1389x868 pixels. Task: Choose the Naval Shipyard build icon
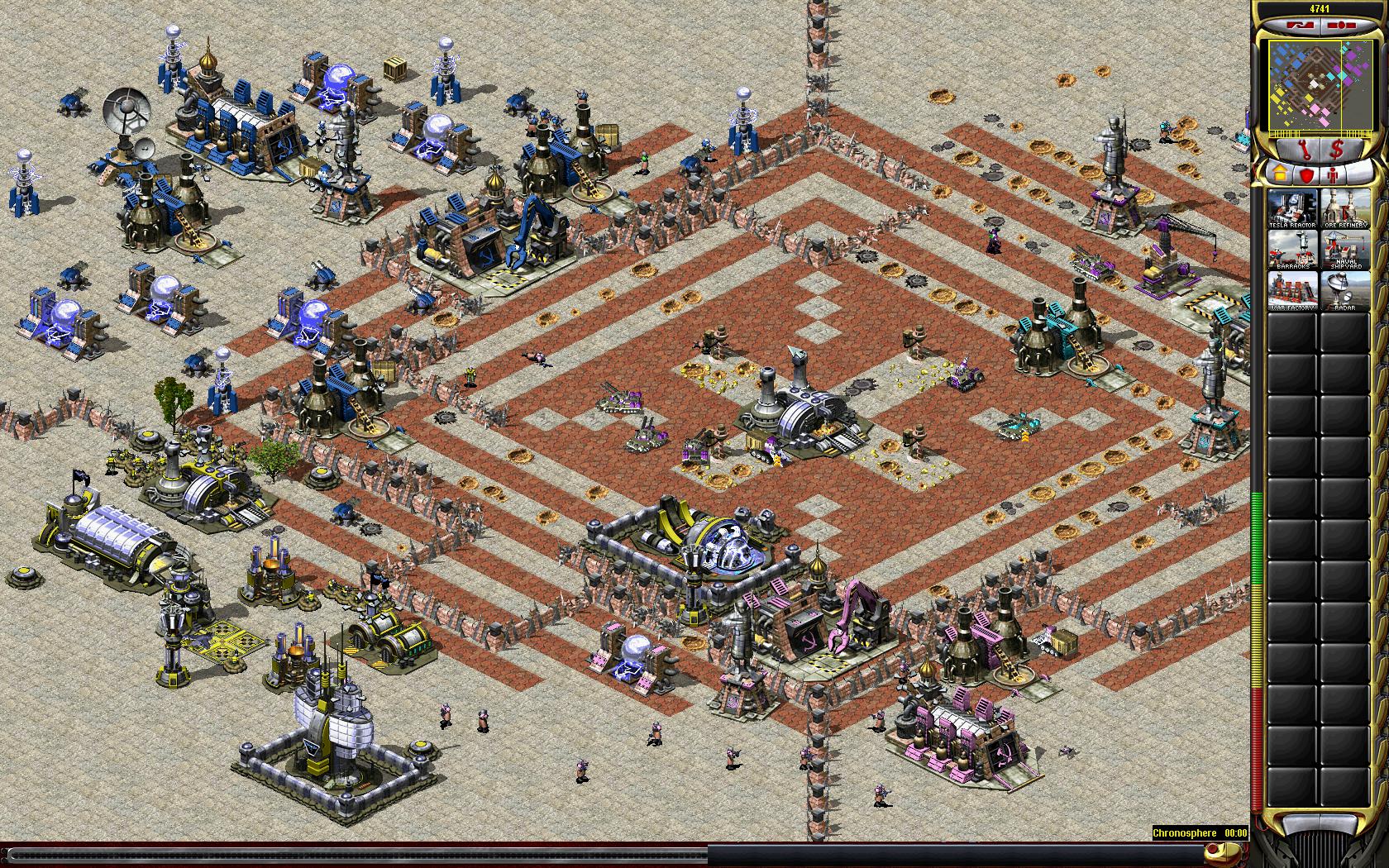click(1345, 250)
